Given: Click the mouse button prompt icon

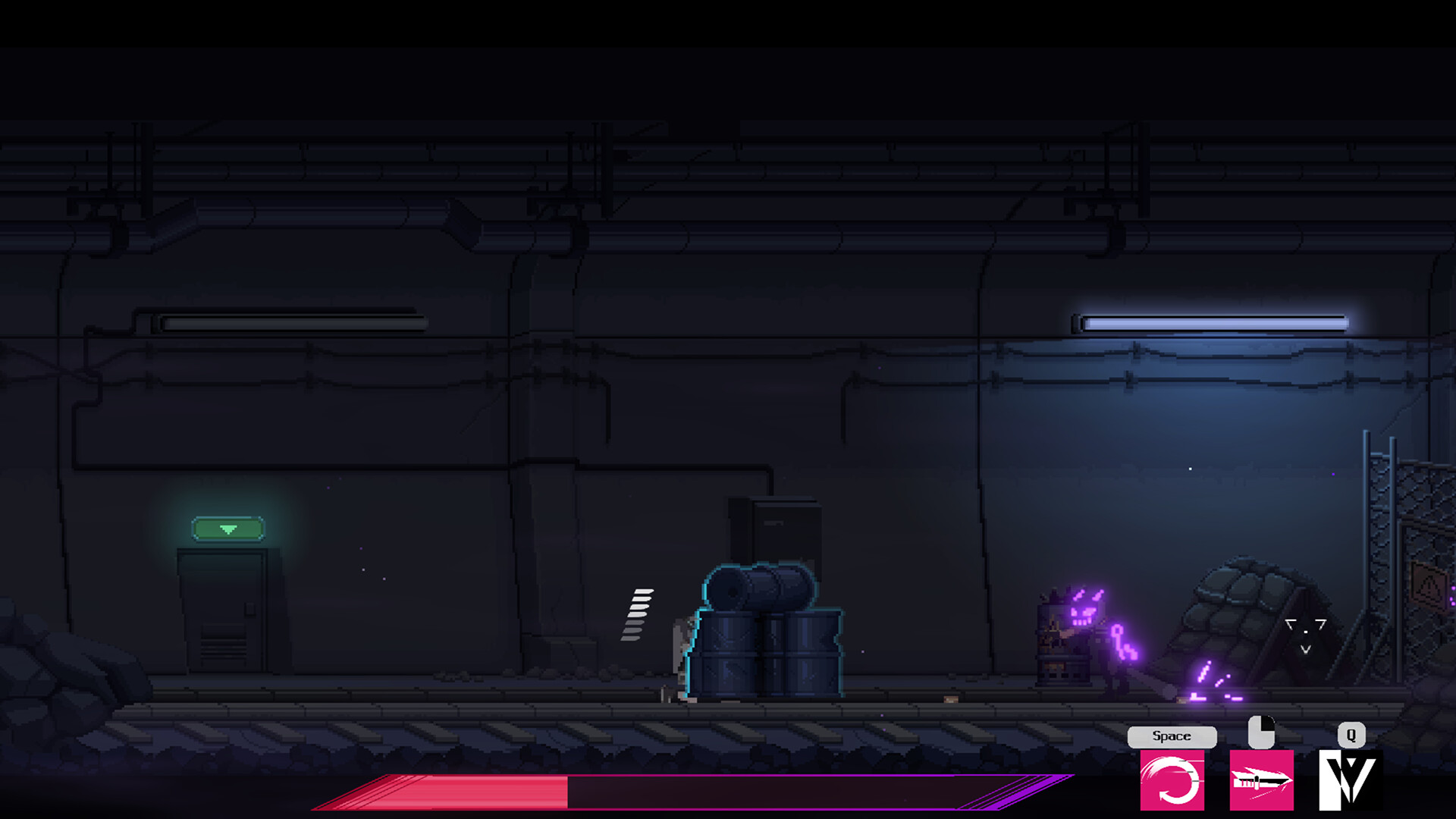Looking at the screenshot, I should coord(1260,732).
